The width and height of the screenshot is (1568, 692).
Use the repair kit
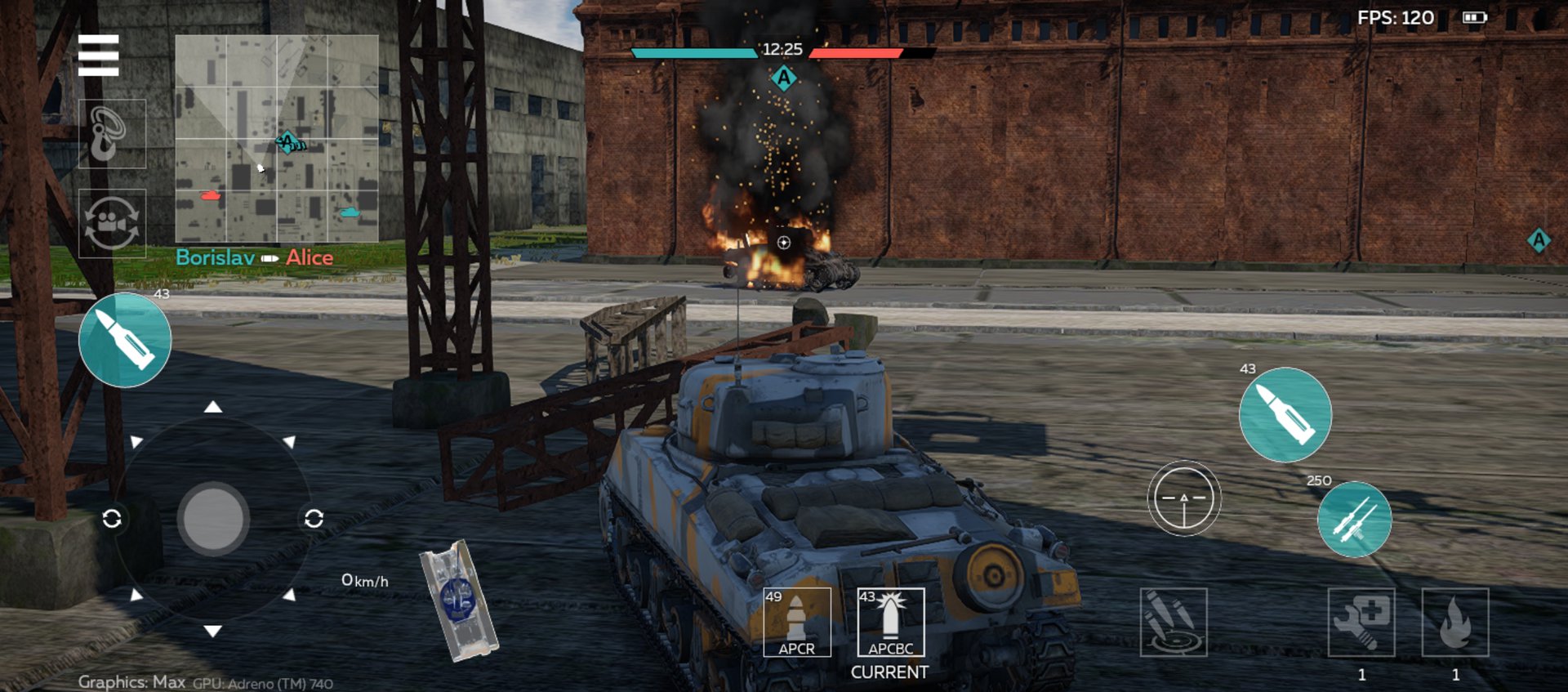(1361, 622)
